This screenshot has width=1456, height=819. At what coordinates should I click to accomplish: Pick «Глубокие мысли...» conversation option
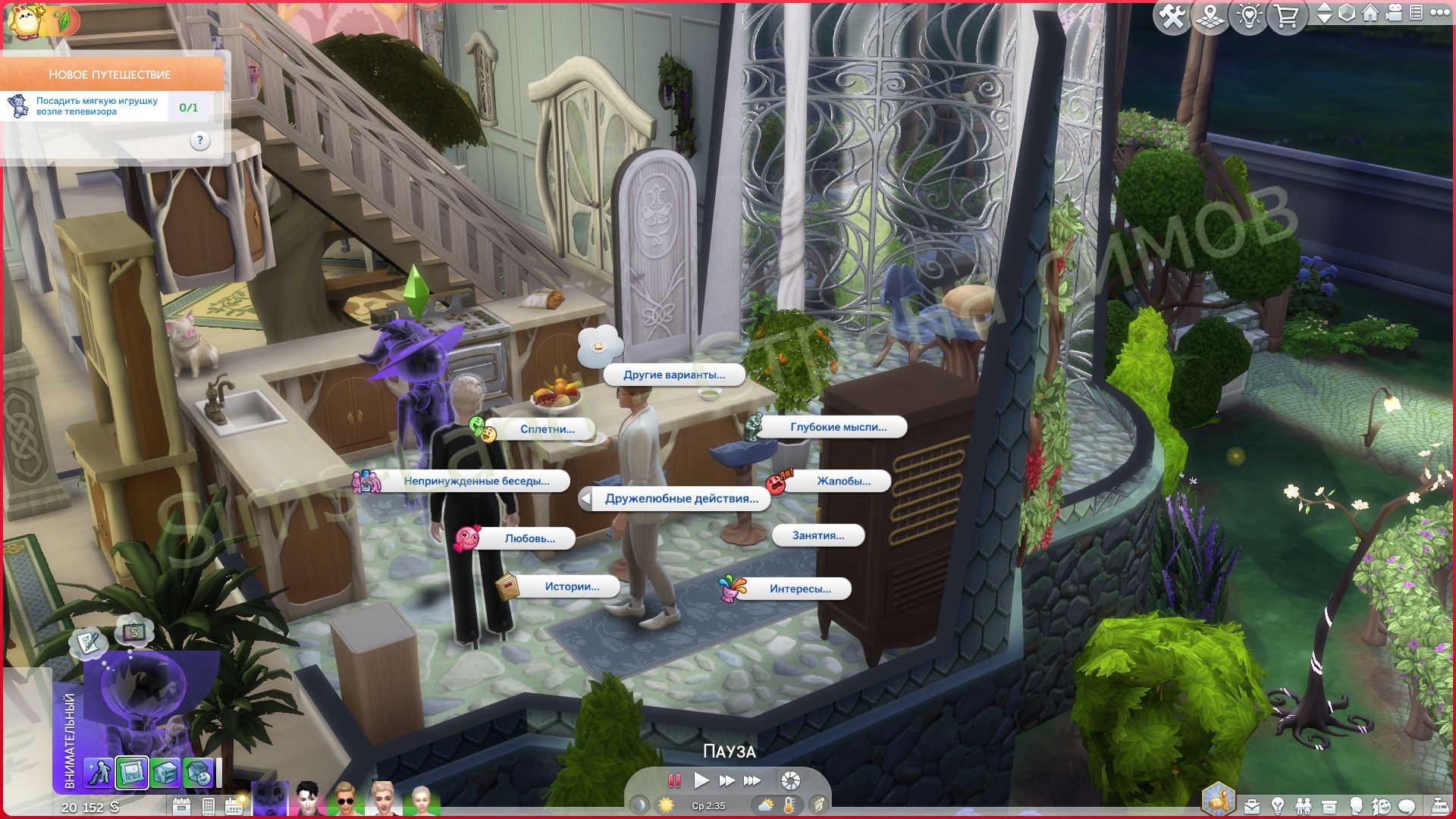point(838,427)
